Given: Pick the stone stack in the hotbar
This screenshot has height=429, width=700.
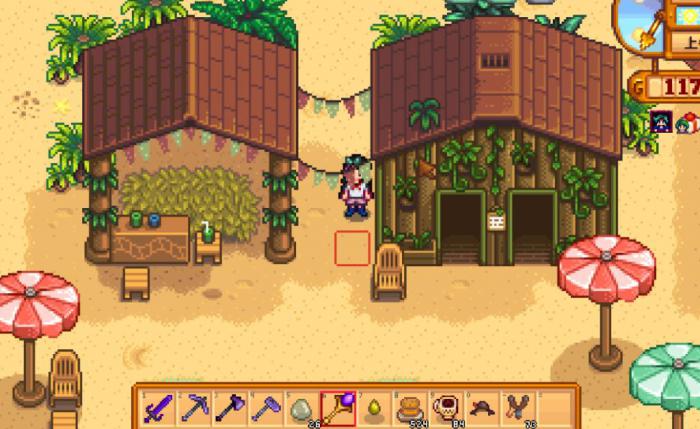Looking at the screenshot, I should click(301, 407).
